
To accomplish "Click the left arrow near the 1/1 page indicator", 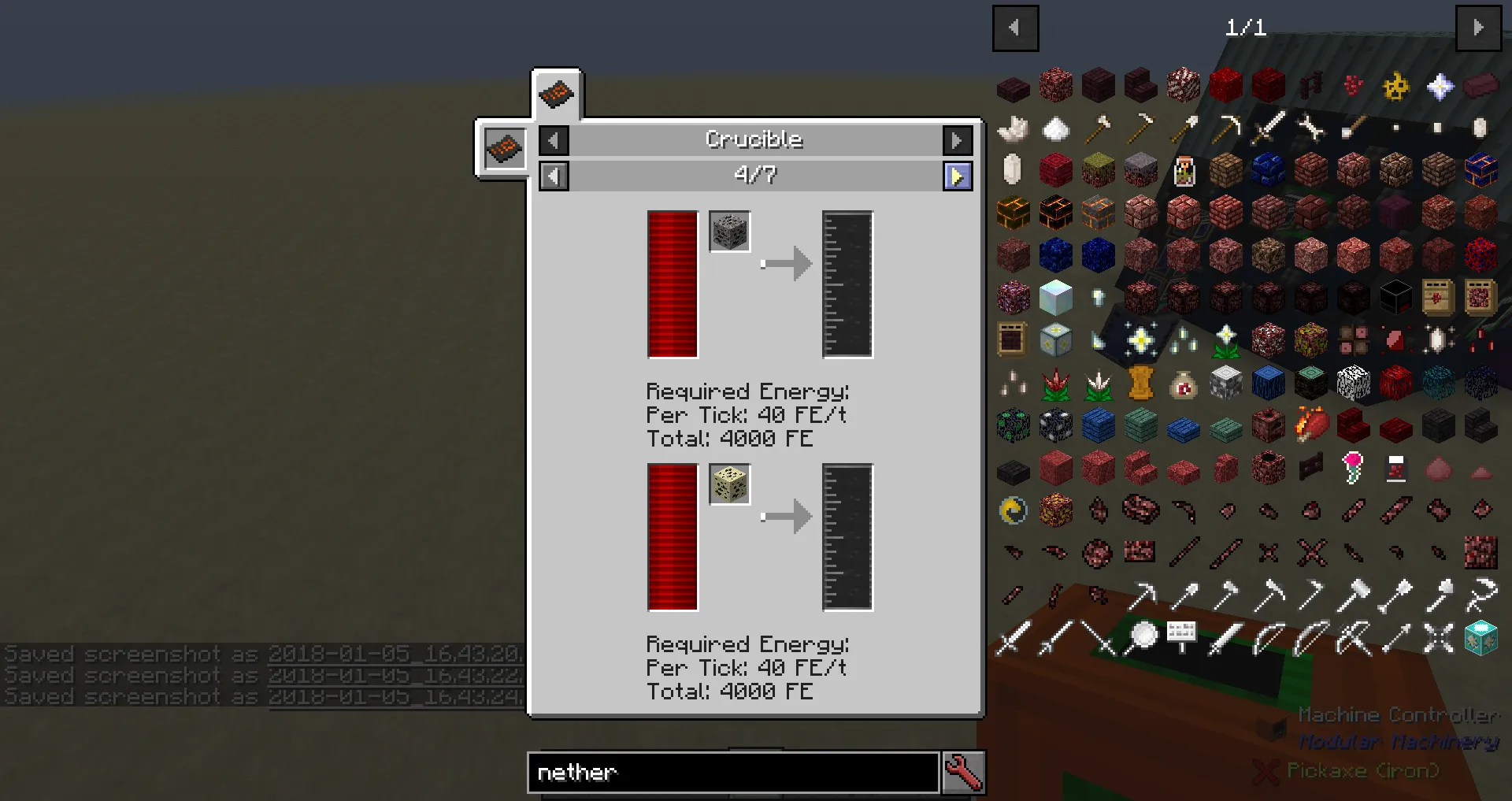I will coord(1015,28).
